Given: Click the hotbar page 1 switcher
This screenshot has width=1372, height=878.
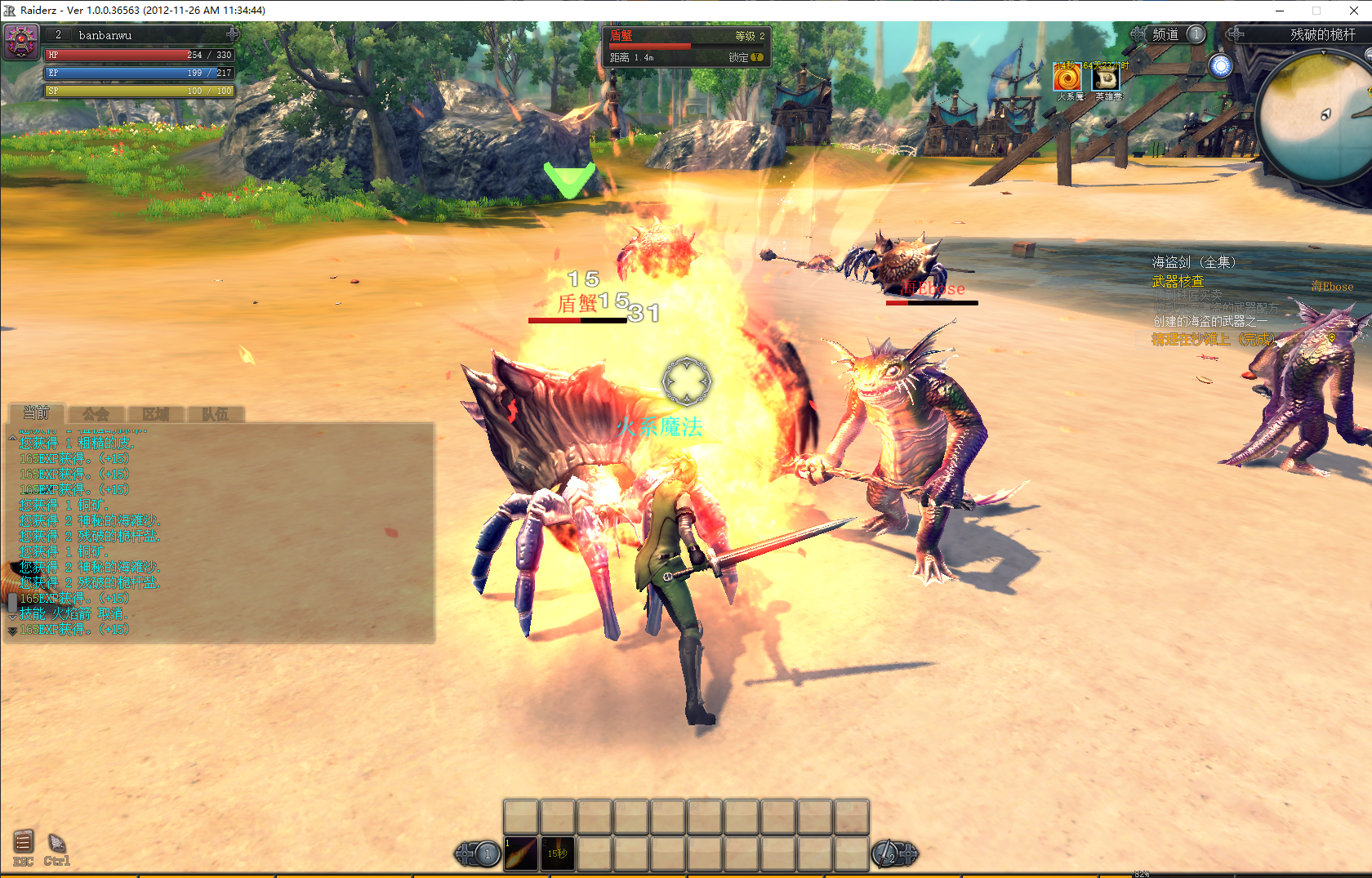Looking at the screenshot, I should tap(487, 854).
